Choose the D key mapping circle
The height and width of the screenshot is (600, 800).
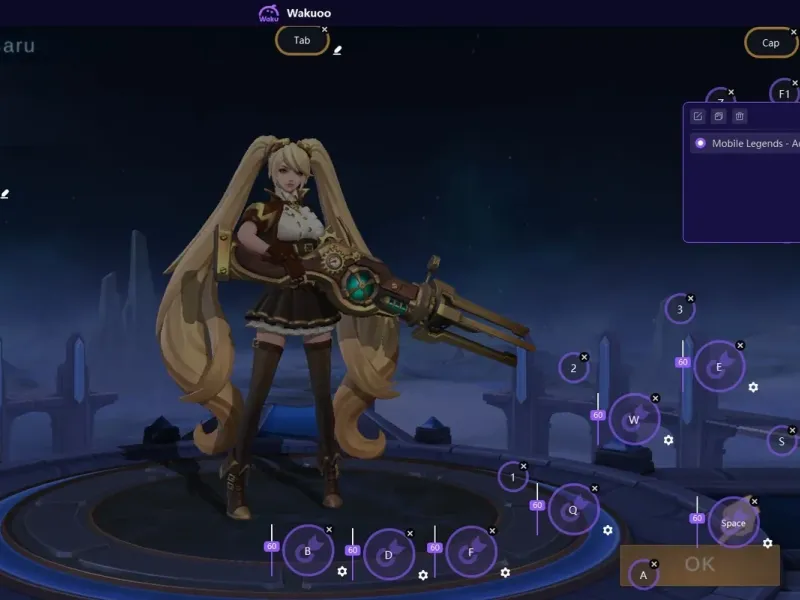tap(388, 554)
